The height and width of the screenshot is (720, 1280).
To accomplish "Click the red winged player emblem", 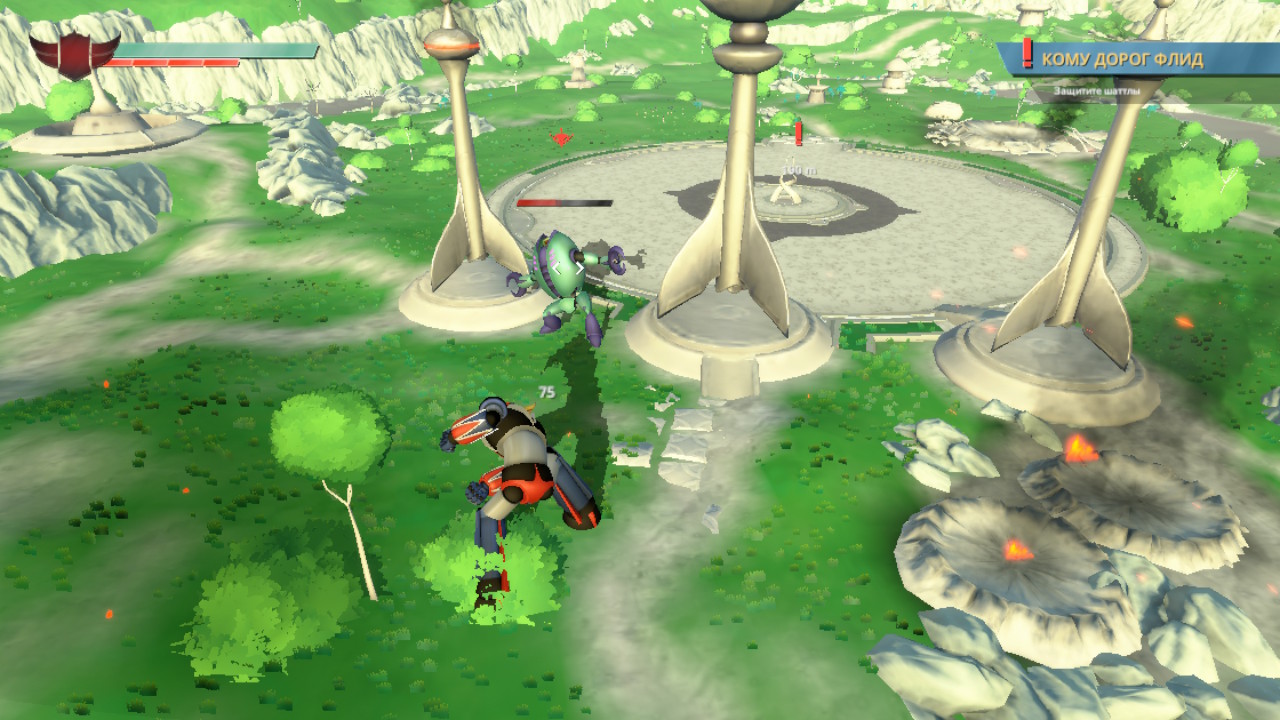I will coord(73,53).
